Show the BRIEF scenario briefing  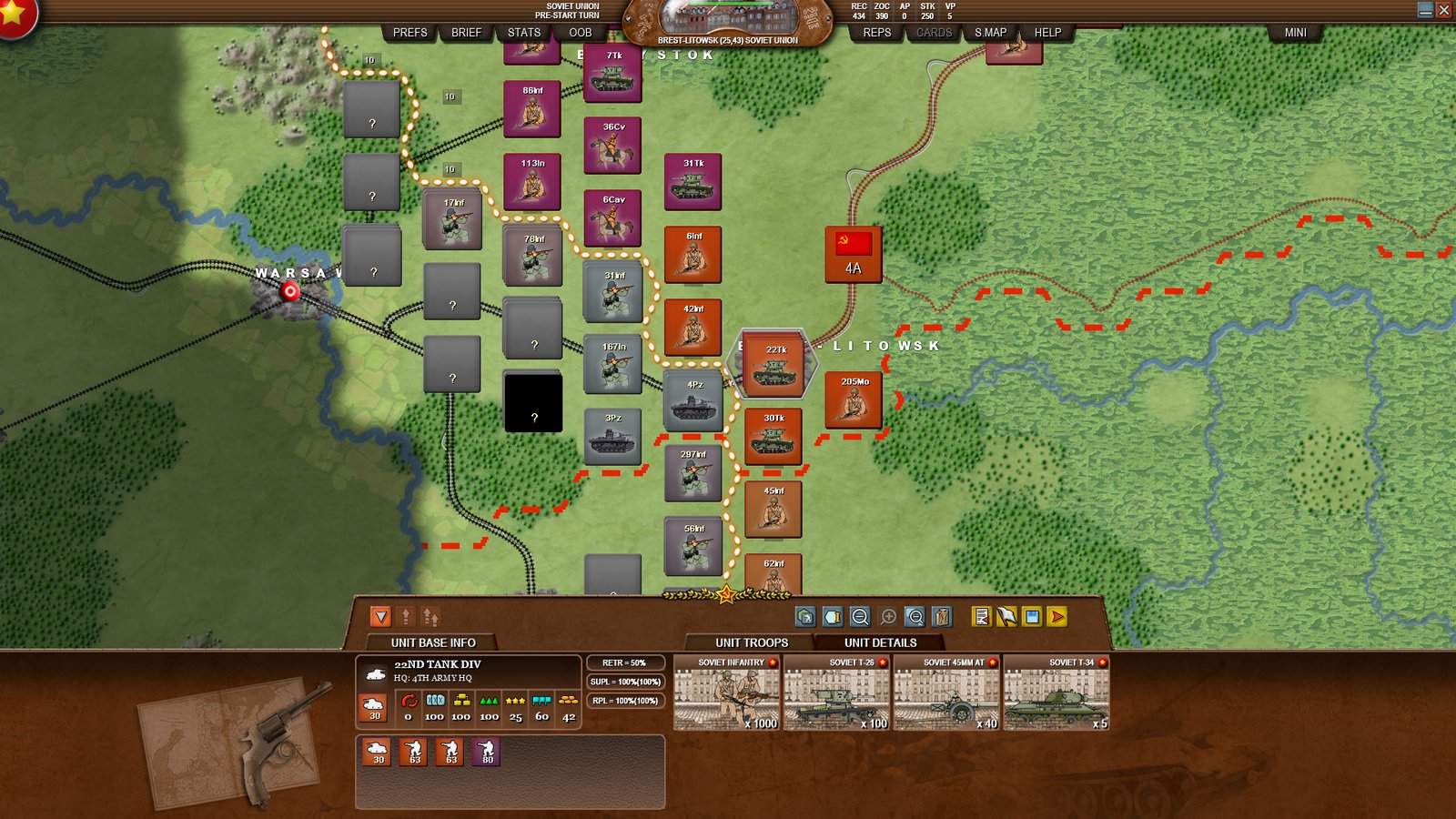[466, 33]
